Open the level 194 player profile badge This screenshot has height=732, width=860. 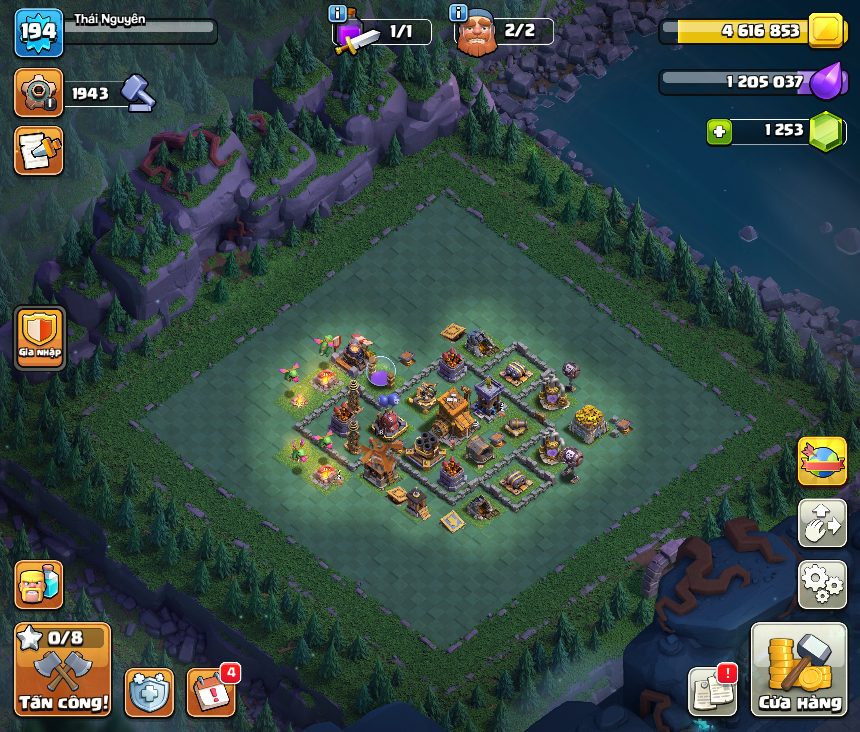point(39,33)
